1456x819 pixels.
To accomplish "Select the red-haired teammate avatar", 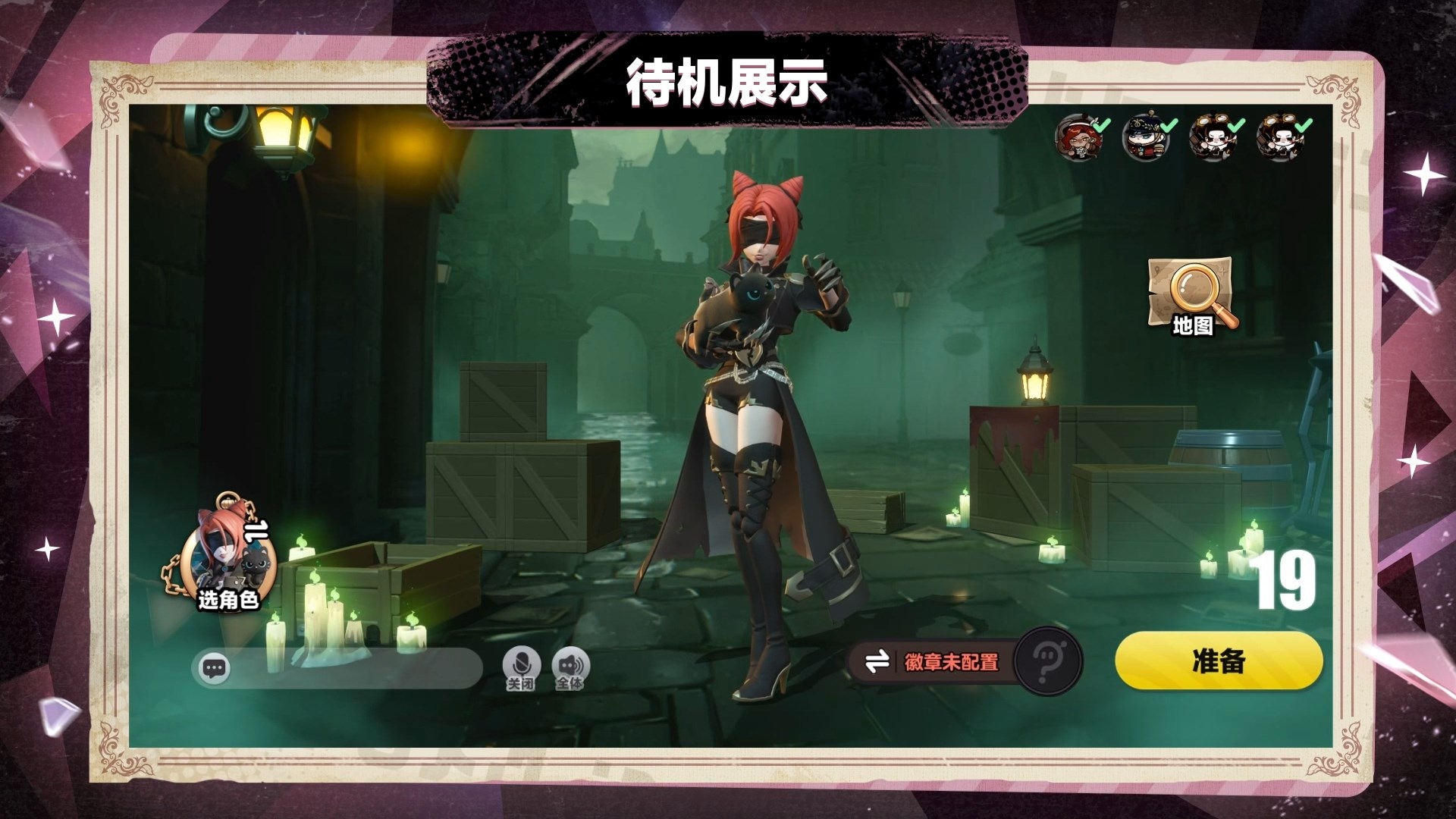I will [x=1081, y=136].
